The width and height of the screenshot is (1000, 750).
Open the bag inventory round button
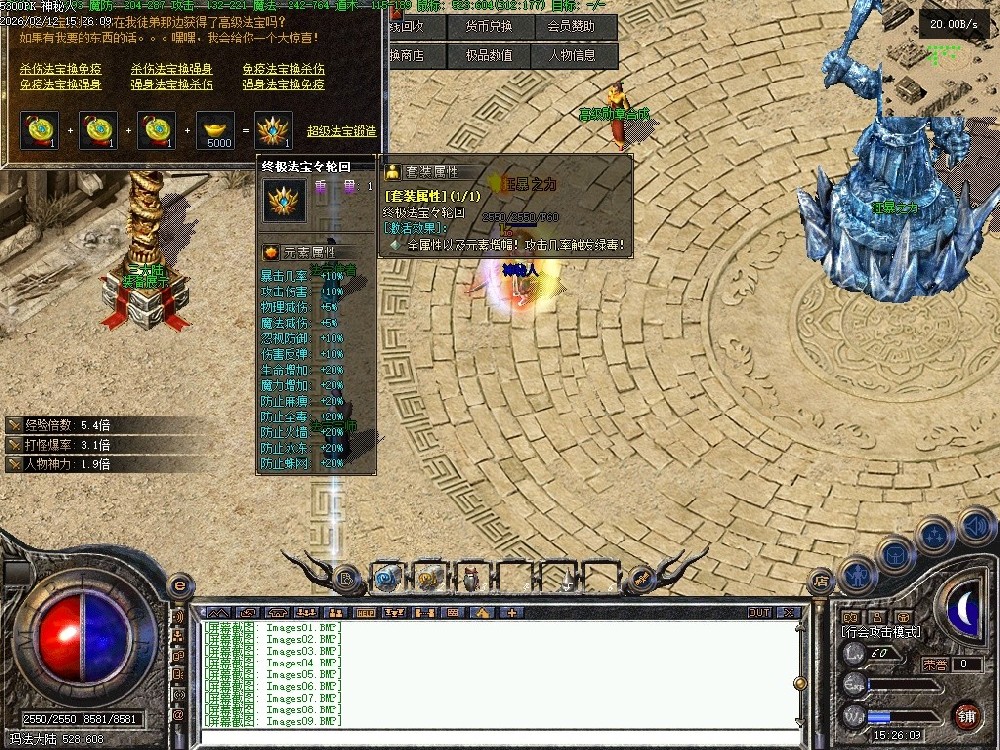coord(896,554)
